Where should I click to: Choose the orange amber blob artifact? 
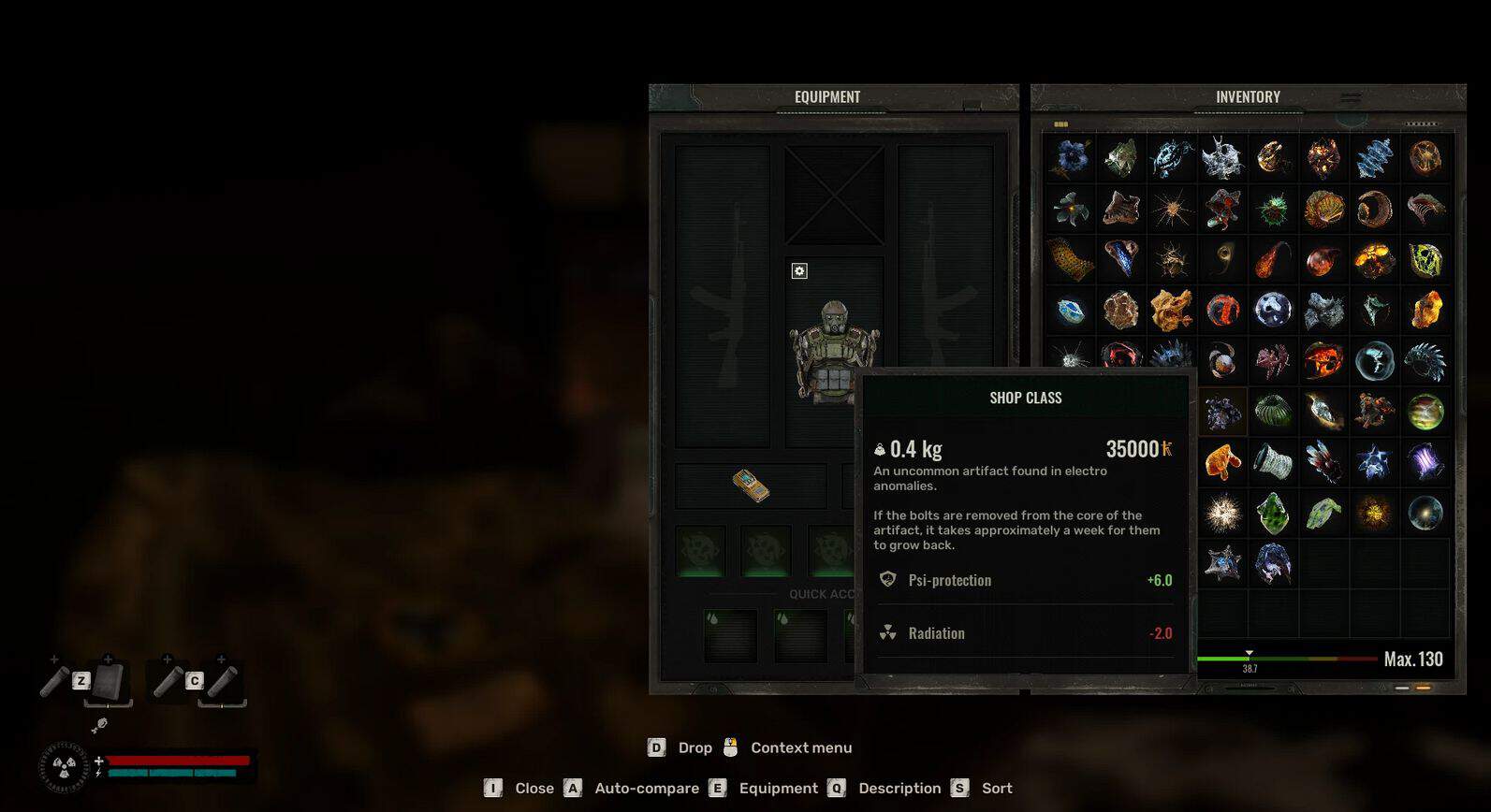(1222, 462)
